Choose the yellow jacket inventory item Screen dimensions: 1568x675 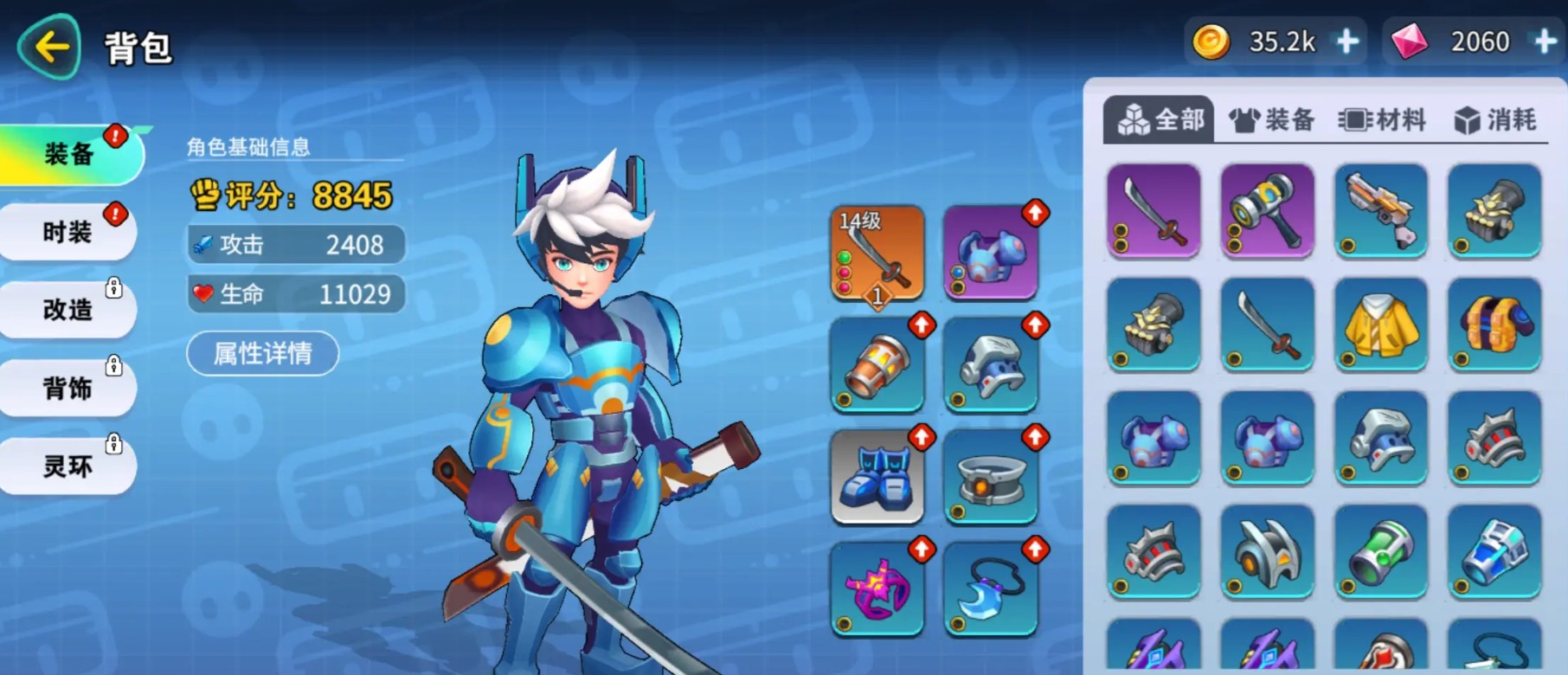click(x=1381, y=325)
